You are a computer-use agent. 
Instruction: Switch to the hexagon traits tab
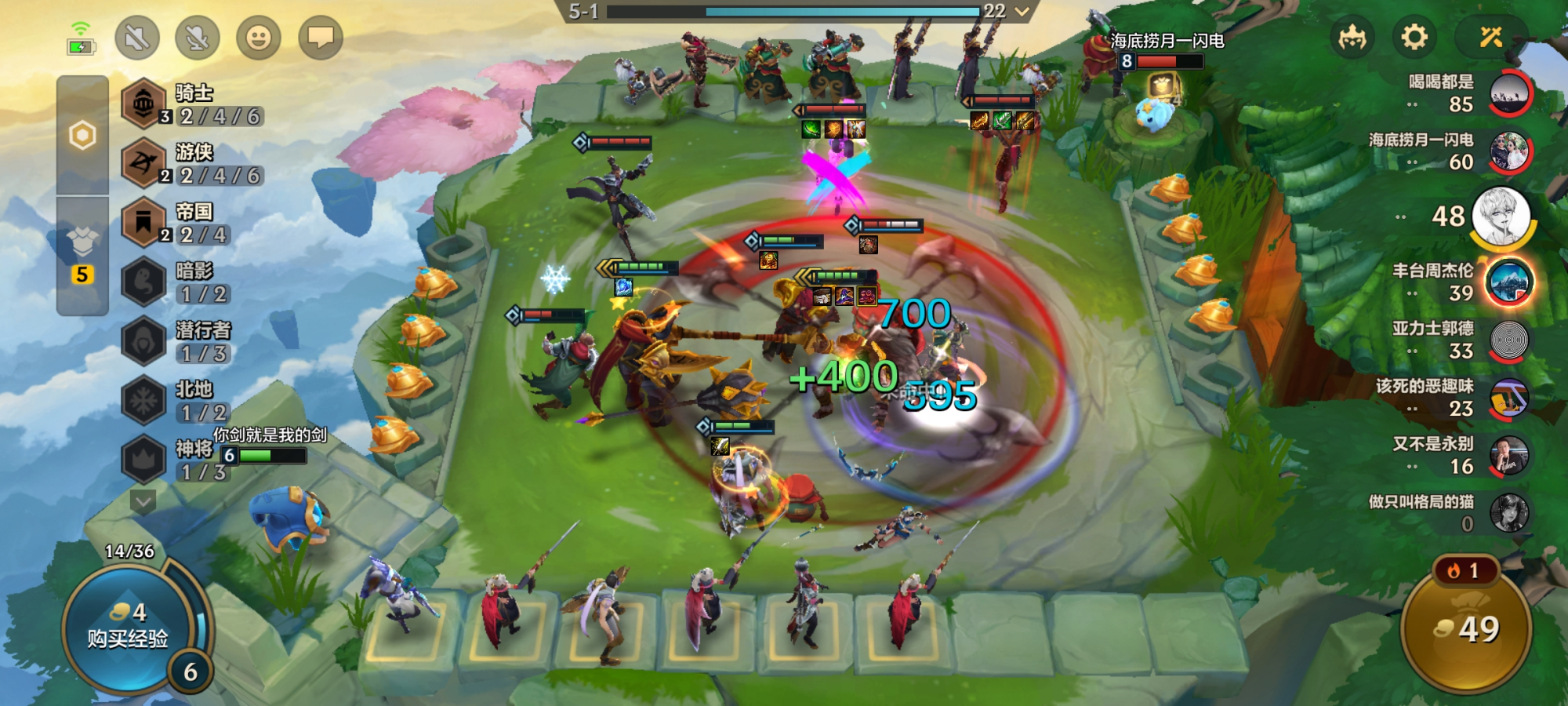[82, 136]
